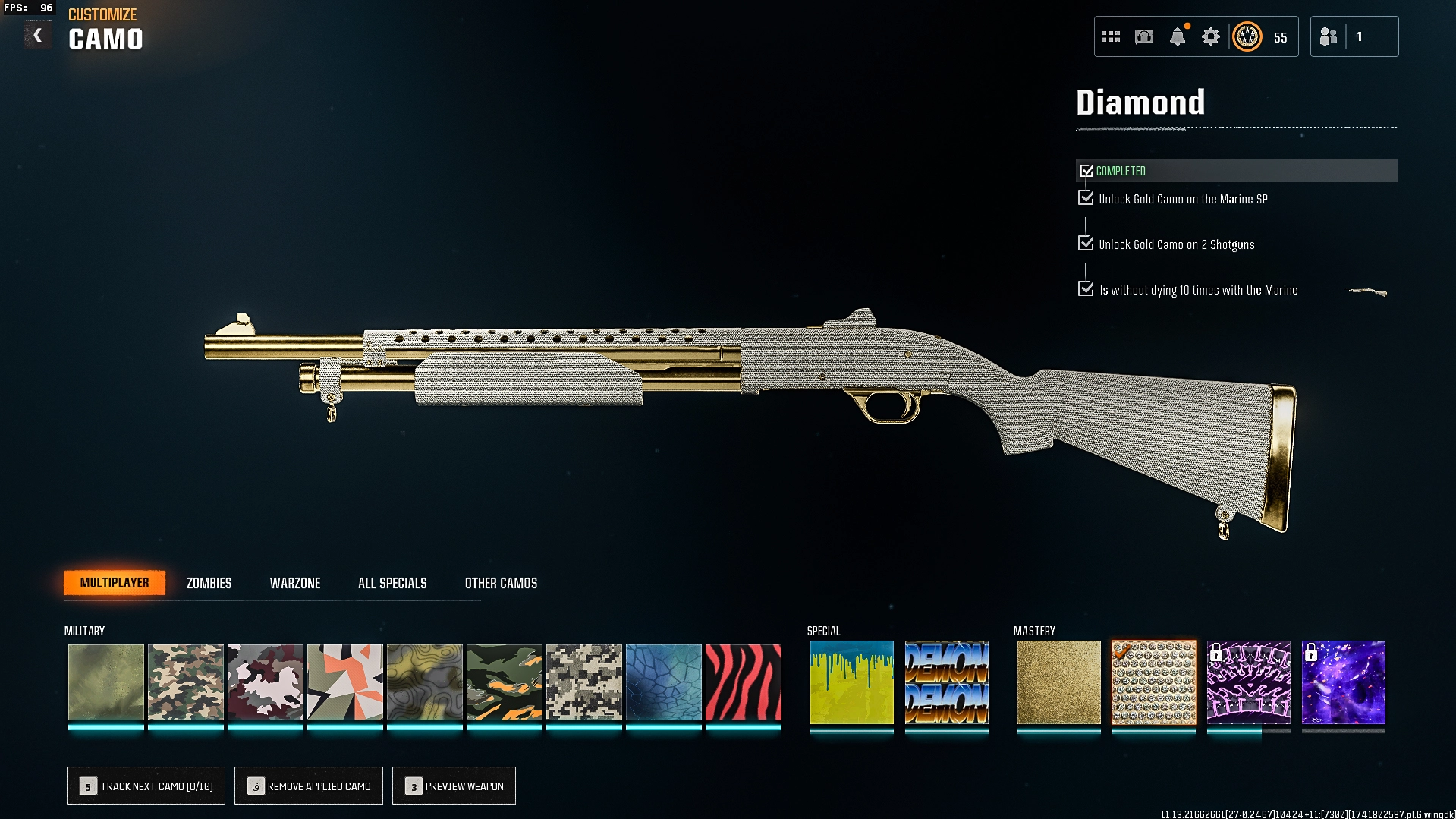The height and width of the screenshot is (819, 1456).
Task: Select the Other Camos tab
Action: 501,583
